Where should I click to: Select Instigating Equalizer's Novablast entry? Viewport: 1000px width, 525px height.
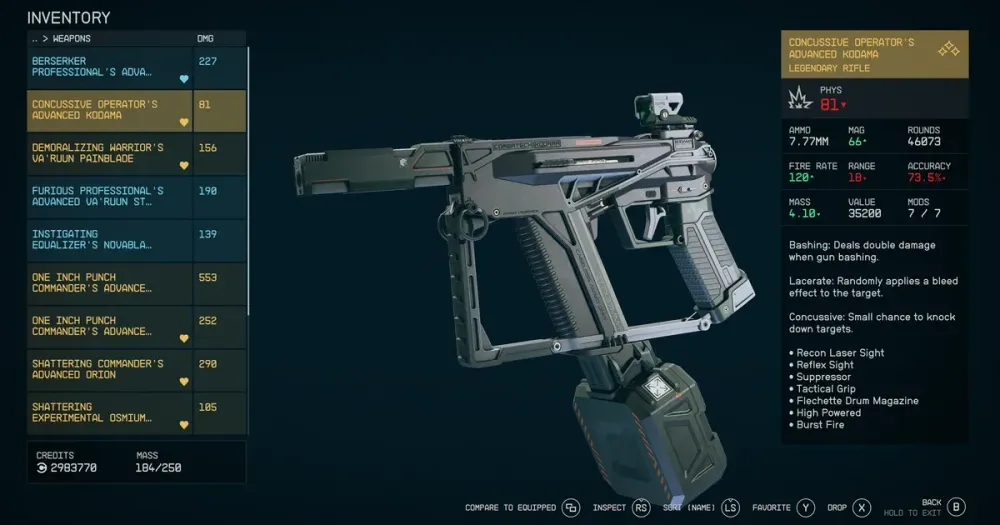coord(110,239)
